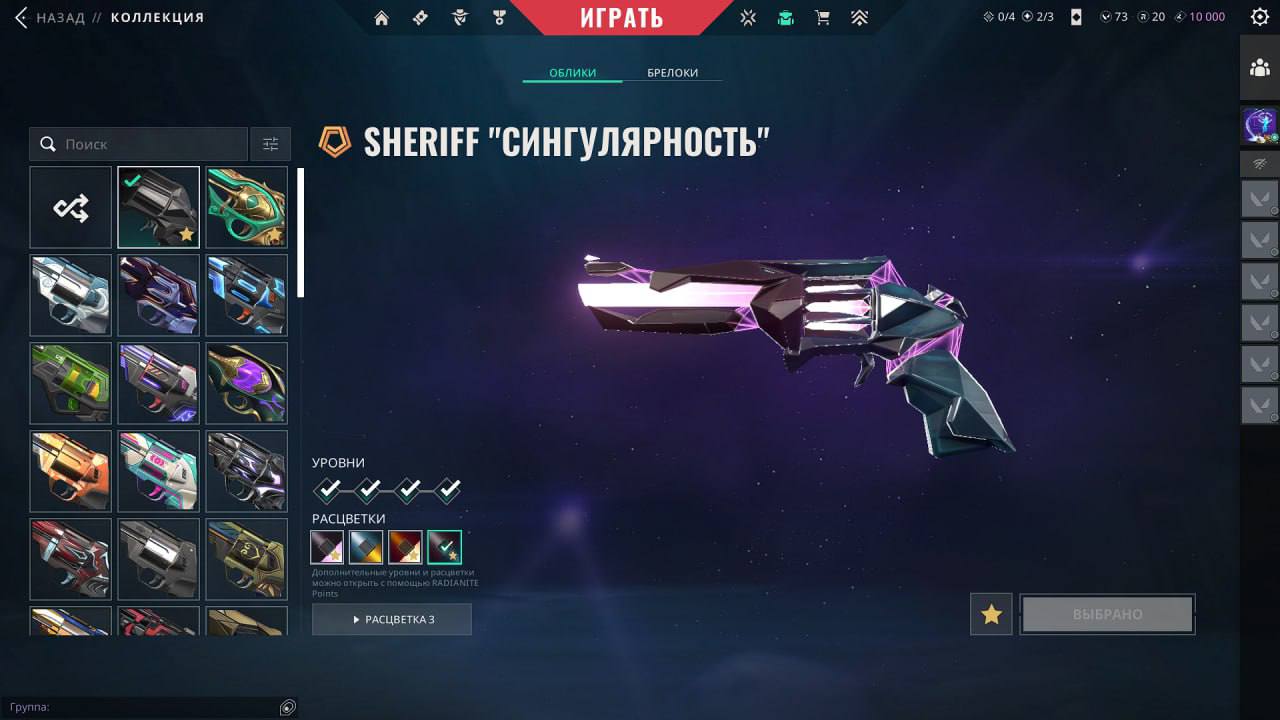The width and height of the screenshot is (1280, 720).
Task: Open the skin filter options button
Action: click(x=270, y=144)
